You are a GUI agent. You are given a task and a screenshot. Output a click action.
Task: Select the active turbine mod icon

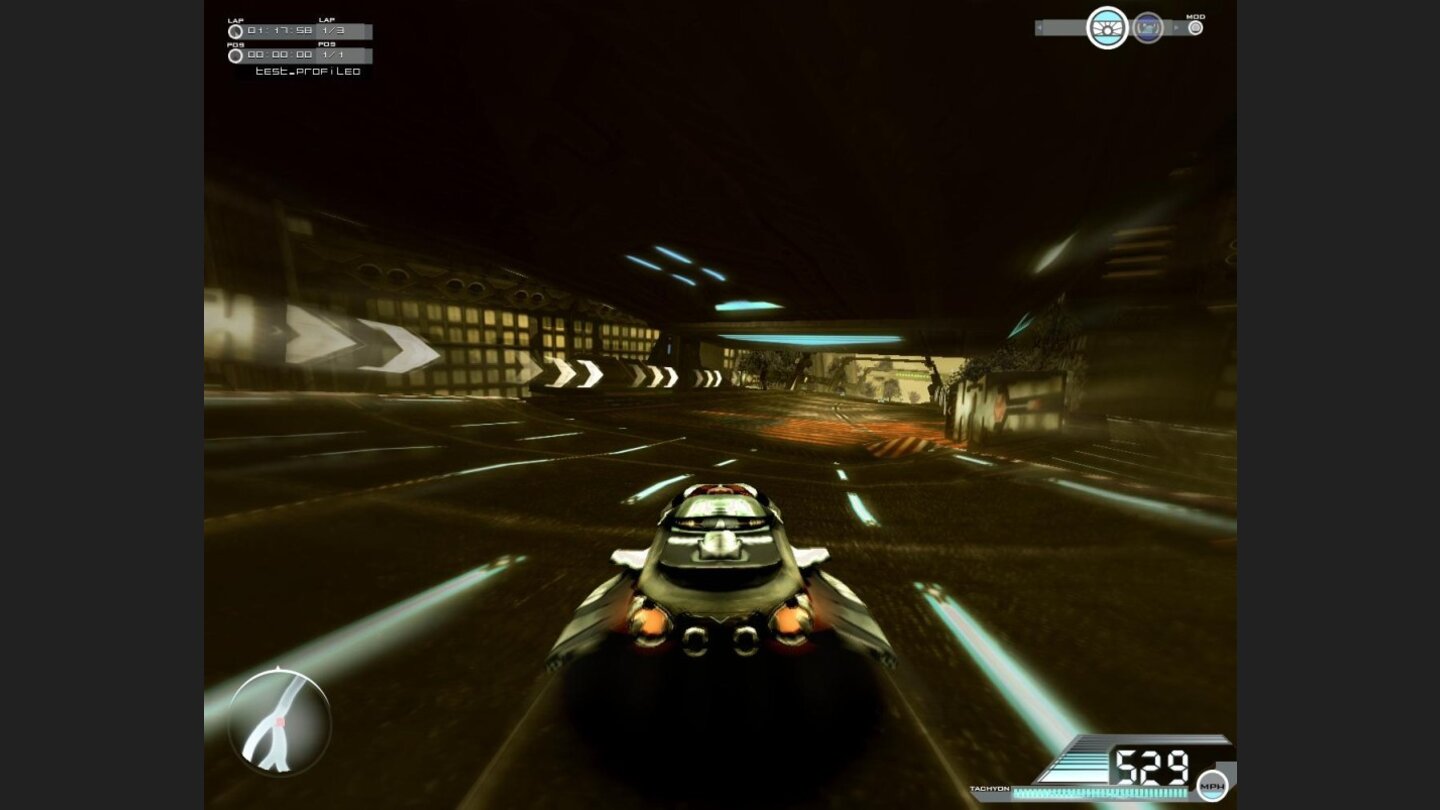pos(1107,28)
